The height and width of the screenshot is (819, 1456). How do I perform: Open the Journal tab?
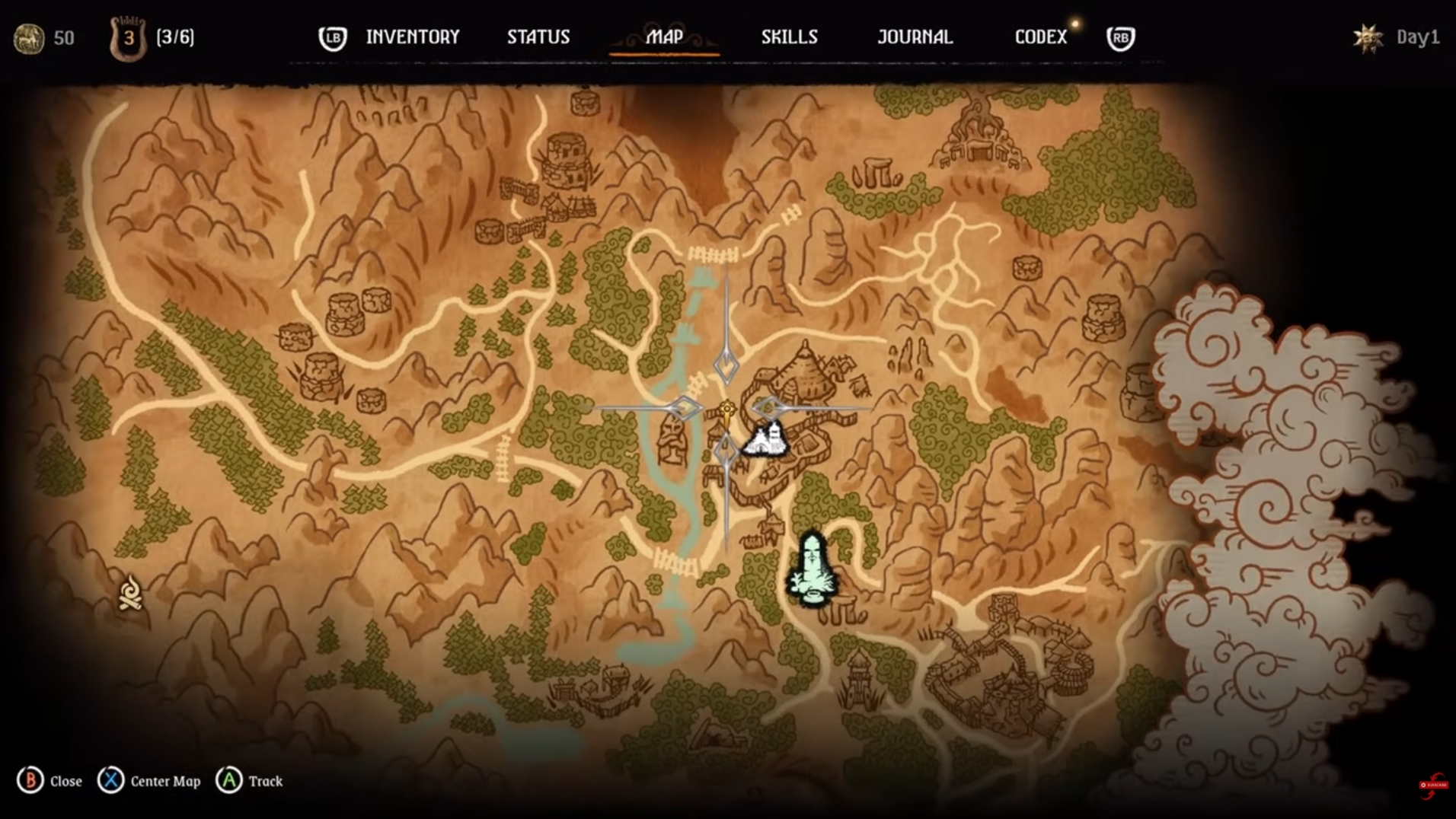click(x=915, y=37)
